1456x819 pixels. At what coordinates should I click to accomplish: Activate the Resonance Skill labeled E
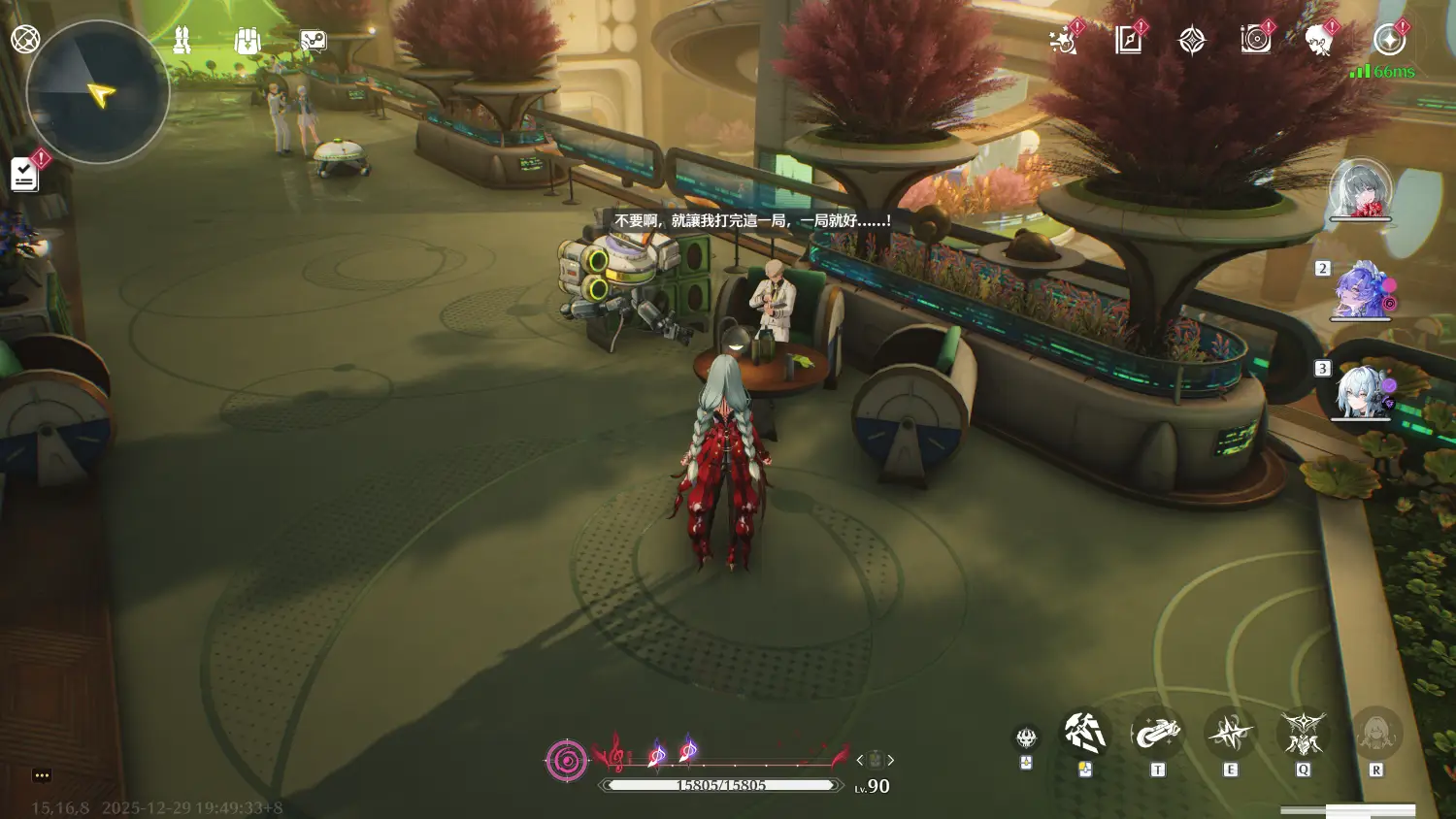(1231, 734)
